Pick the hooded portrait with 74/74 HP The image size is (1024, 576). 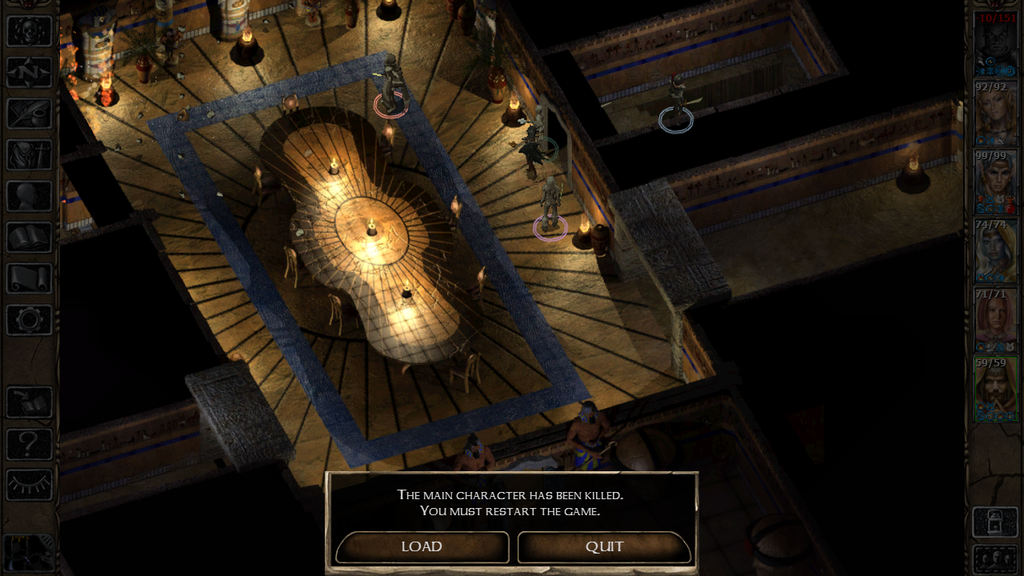tap(996, 252)
